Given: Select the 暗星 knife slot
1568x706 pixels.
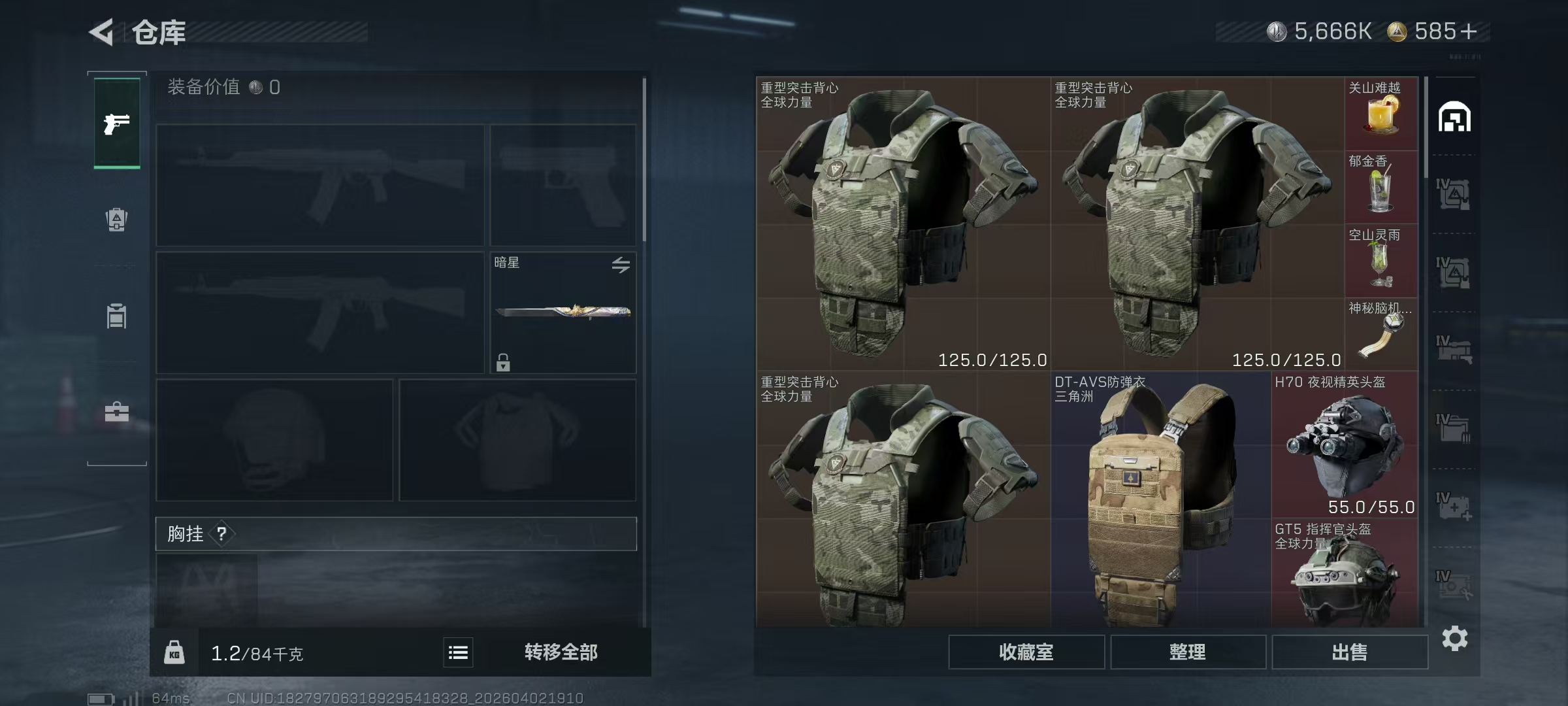Looking at the screenshot, I should 563,312.
